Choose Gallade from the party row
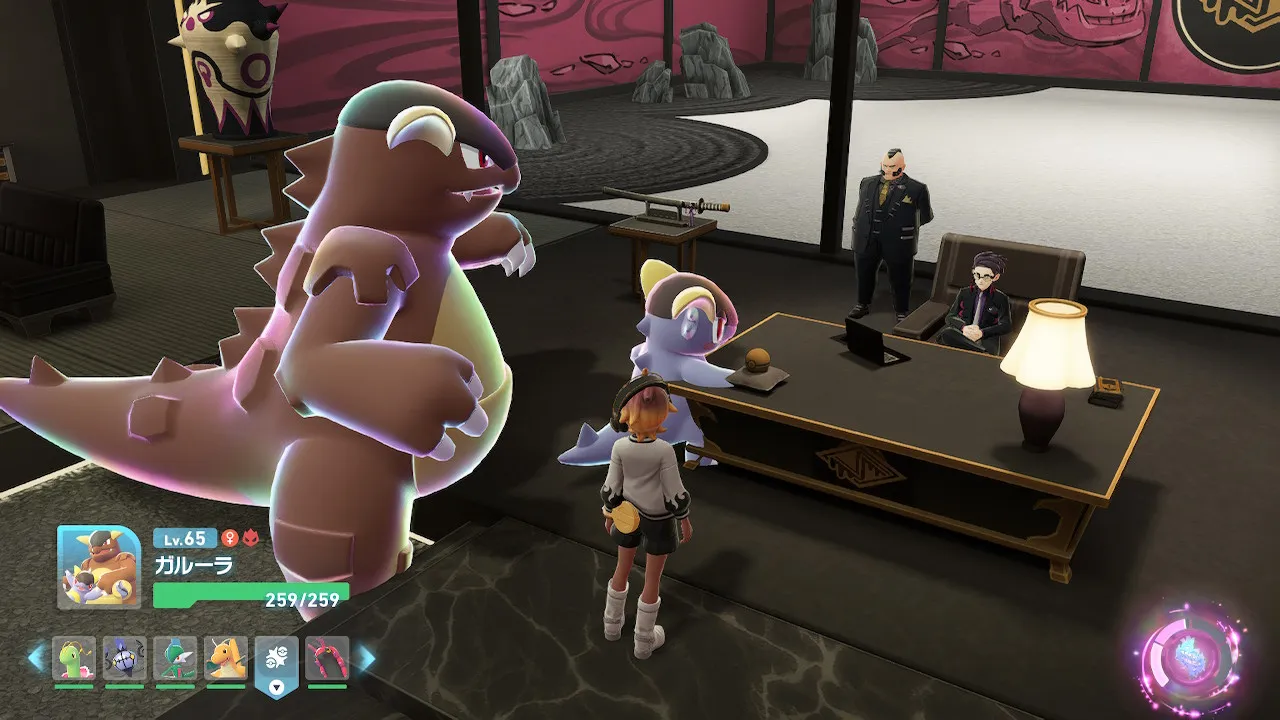The width and height of the screenshot is (1280, 720). pyautogui.click(x=175, y=659)
